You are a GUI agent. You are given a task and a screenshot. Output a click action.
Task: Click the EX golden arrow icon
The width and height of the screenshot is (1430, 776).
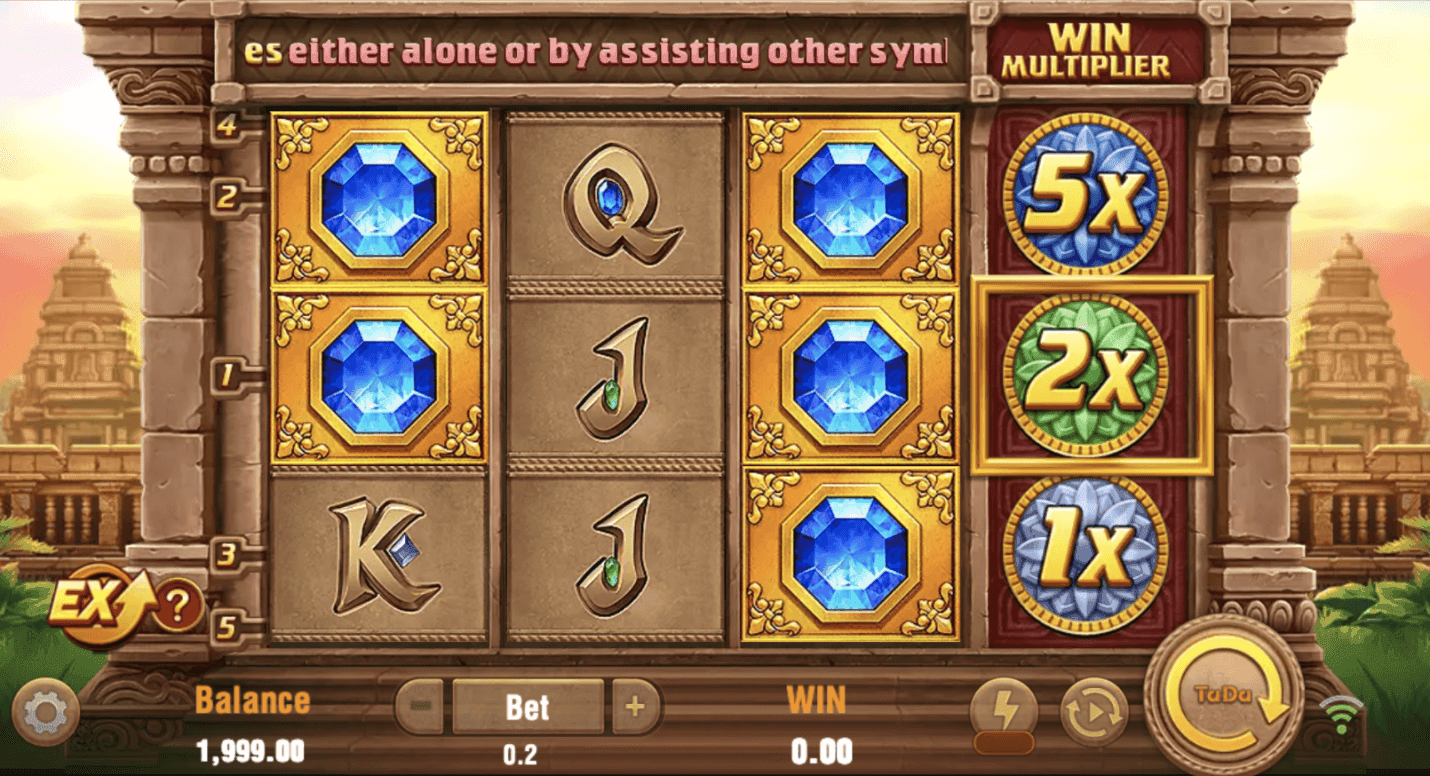95,603
